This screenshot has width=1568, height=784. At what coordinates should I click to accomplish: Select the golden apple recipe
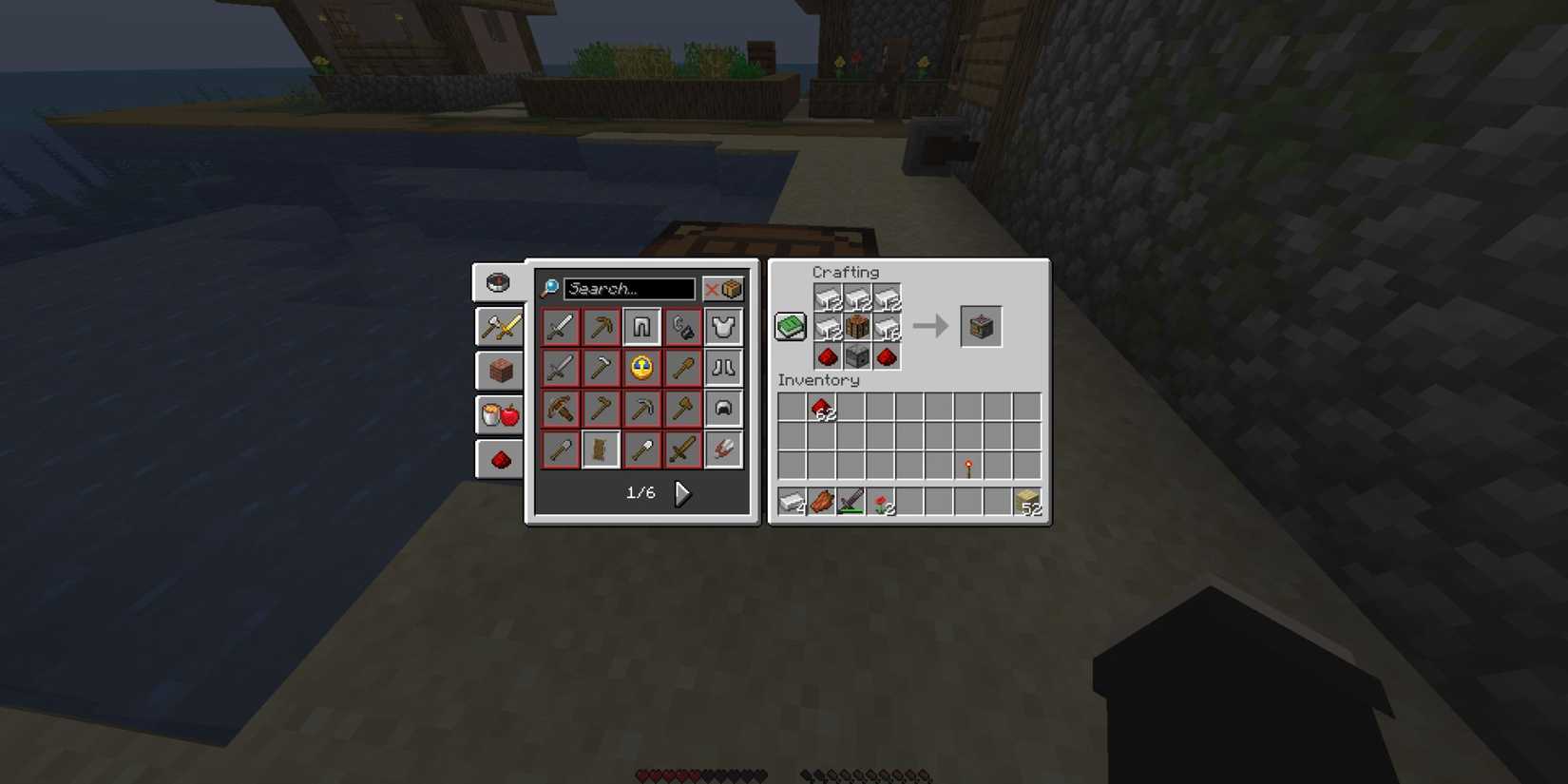pos(641,368)
